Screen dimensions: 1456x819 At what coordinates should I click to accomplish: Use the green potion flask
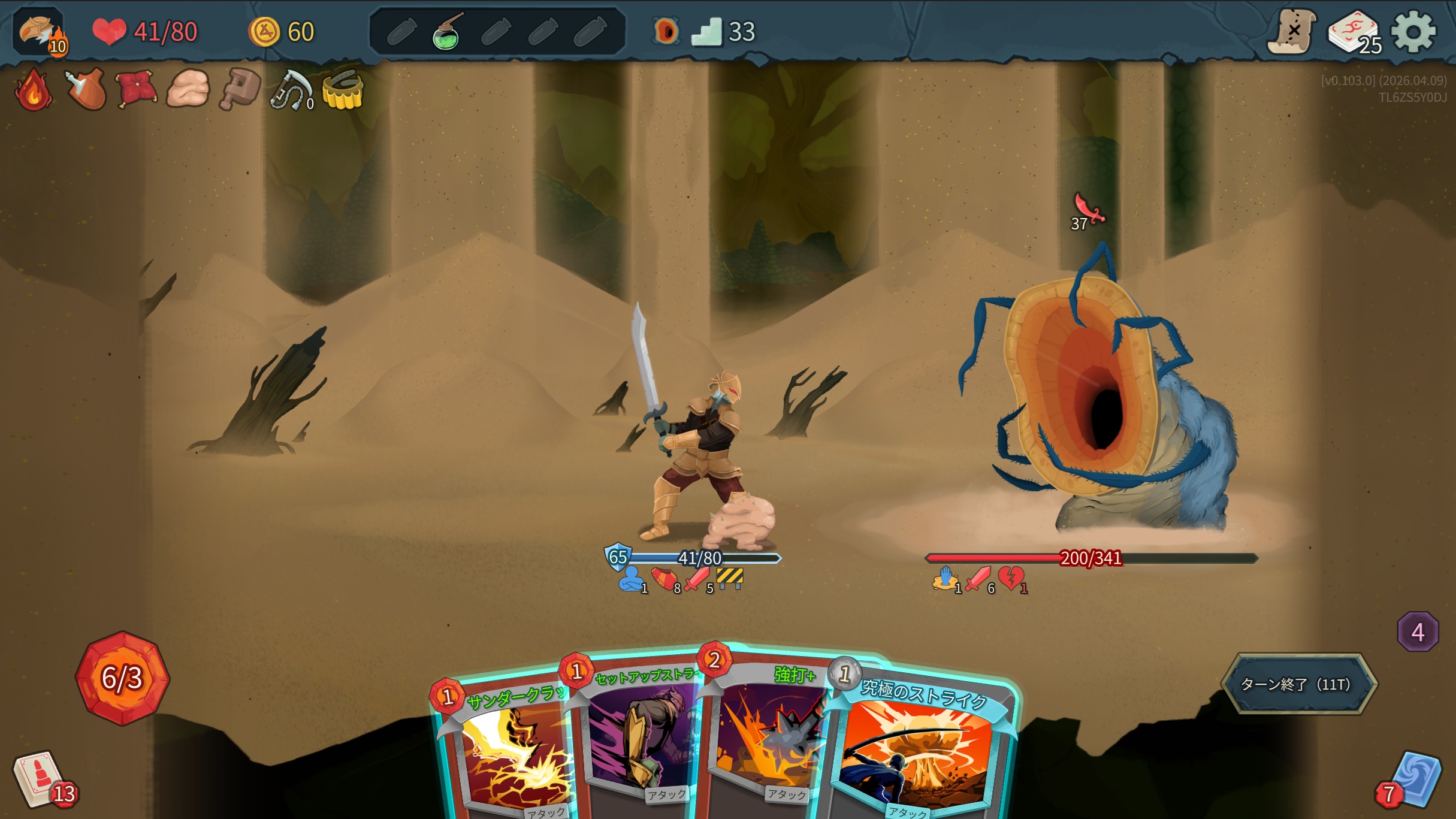point(446,32)
